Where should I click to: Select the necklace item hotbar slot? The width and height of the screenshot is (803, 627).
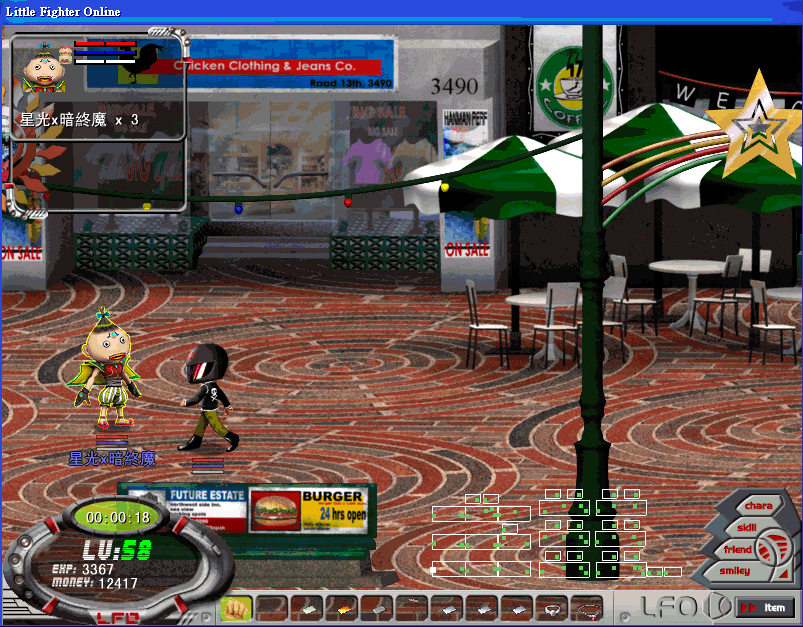pyautogui.click(x=587, y=607)
